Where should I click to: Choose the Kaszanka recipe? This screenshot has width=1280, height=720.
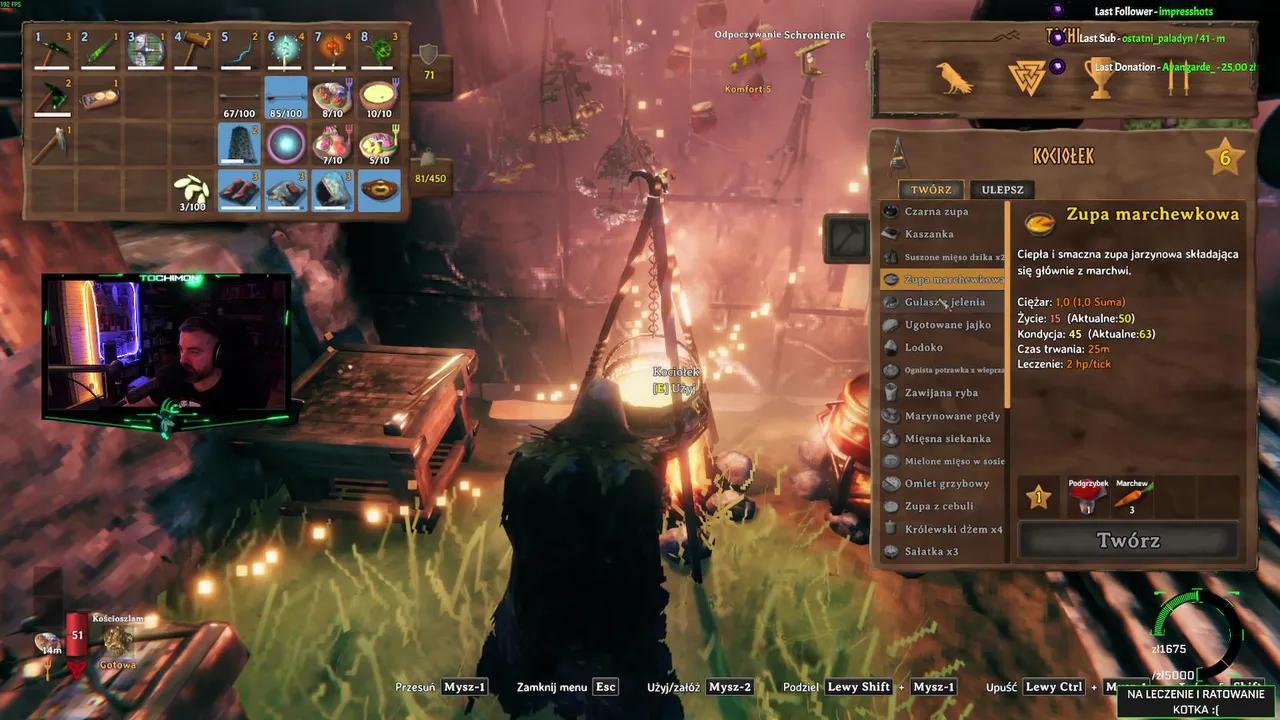929,234
